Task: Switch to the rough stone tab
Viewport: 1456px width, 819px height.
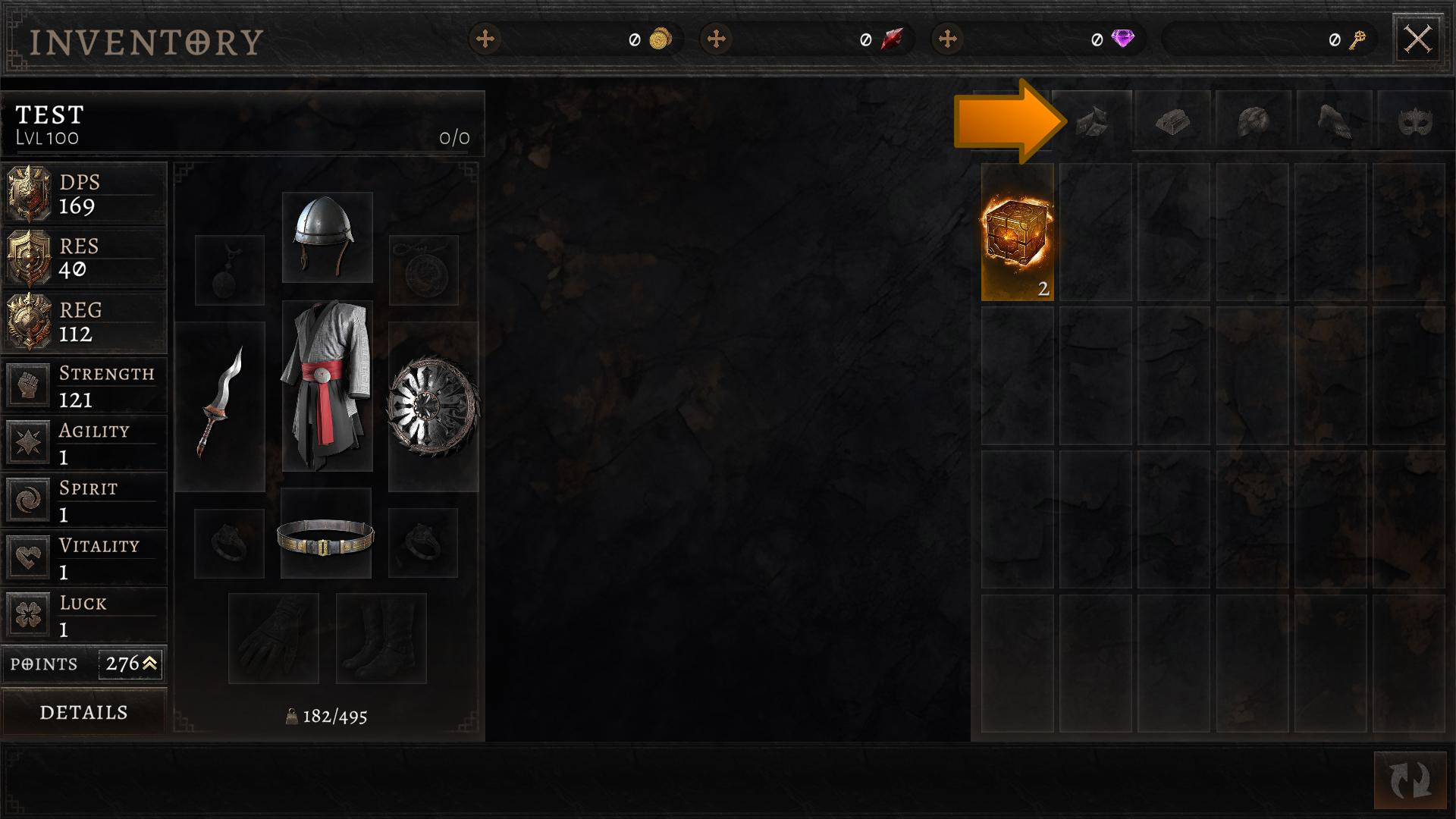Action: pyautogui.click(x=1253, y=121)
